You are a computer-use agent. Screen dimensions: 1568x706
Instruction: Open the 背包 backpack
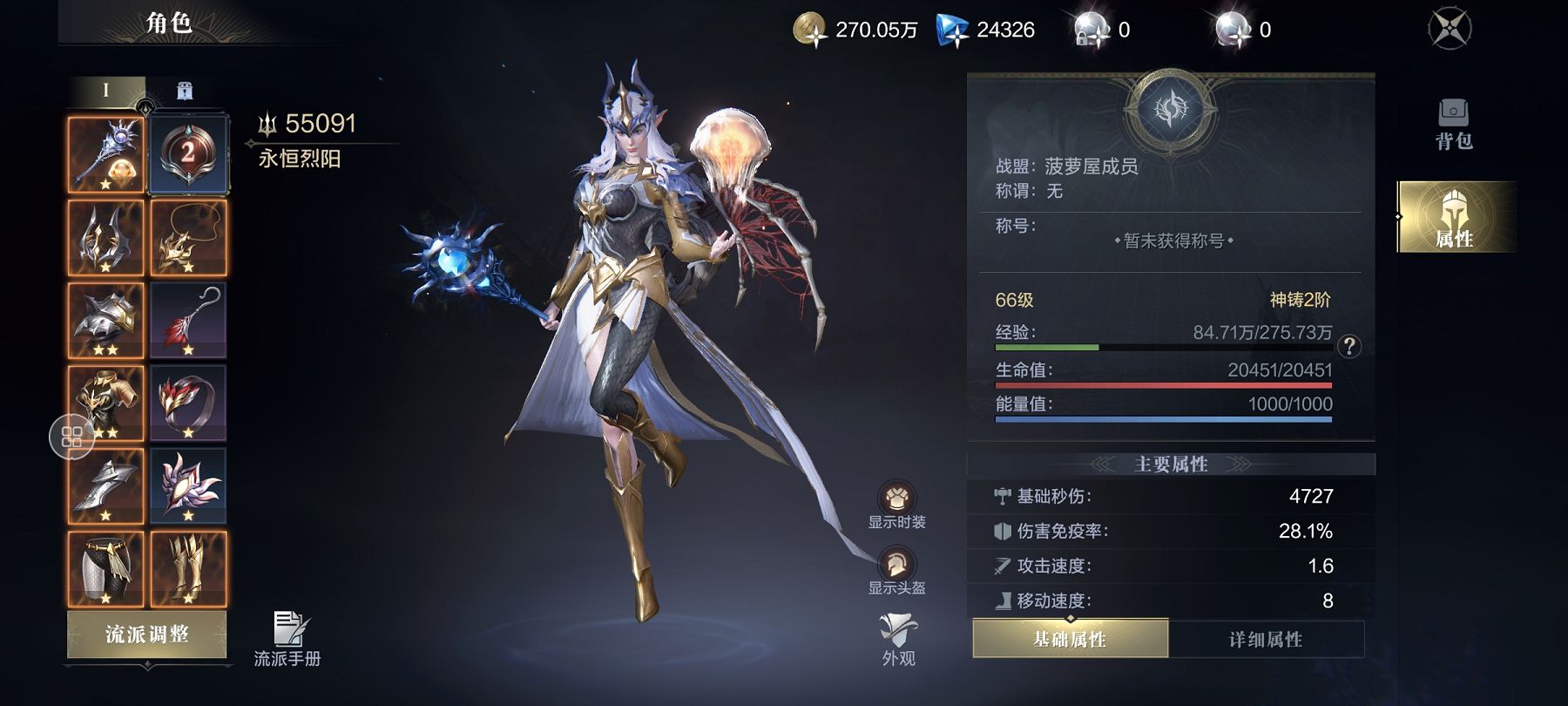point(1453,124)
